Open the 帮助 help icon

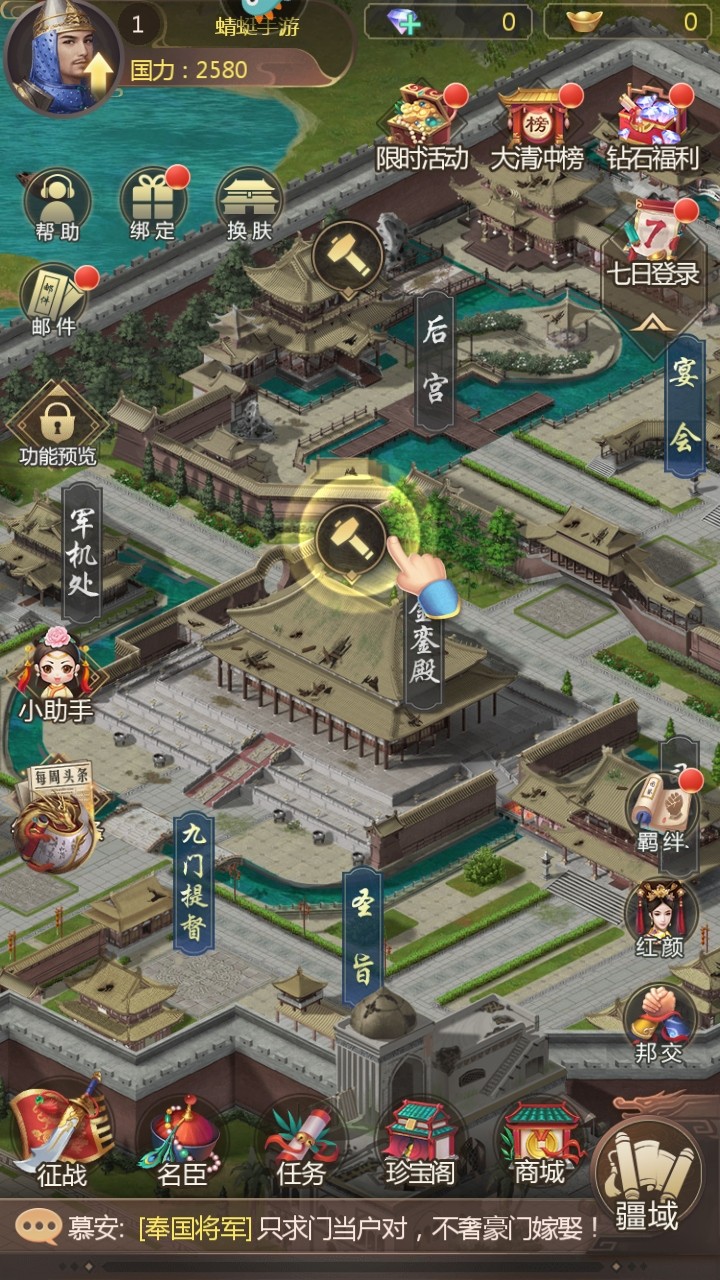pyautogui.click(x=57, y=205)
